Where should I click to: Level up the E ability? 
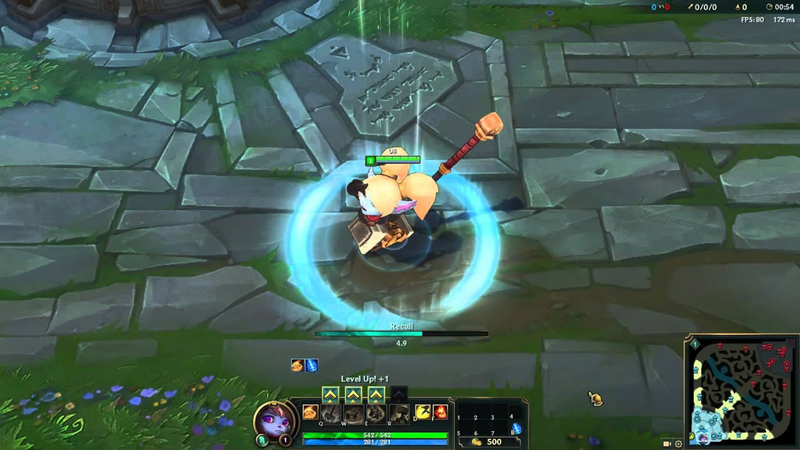point(376,395)
